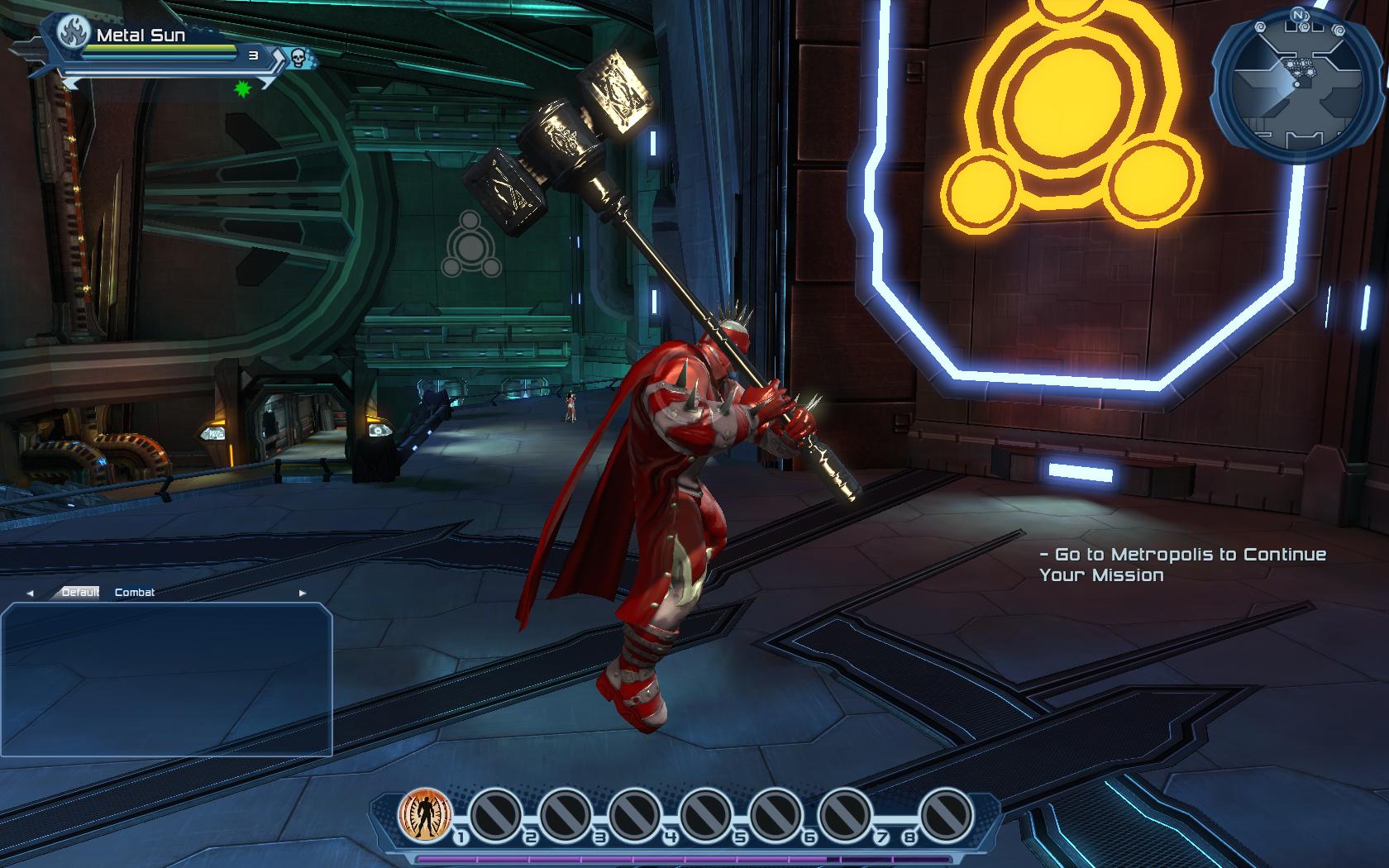Click inside the chat window panel

[166, 679]
